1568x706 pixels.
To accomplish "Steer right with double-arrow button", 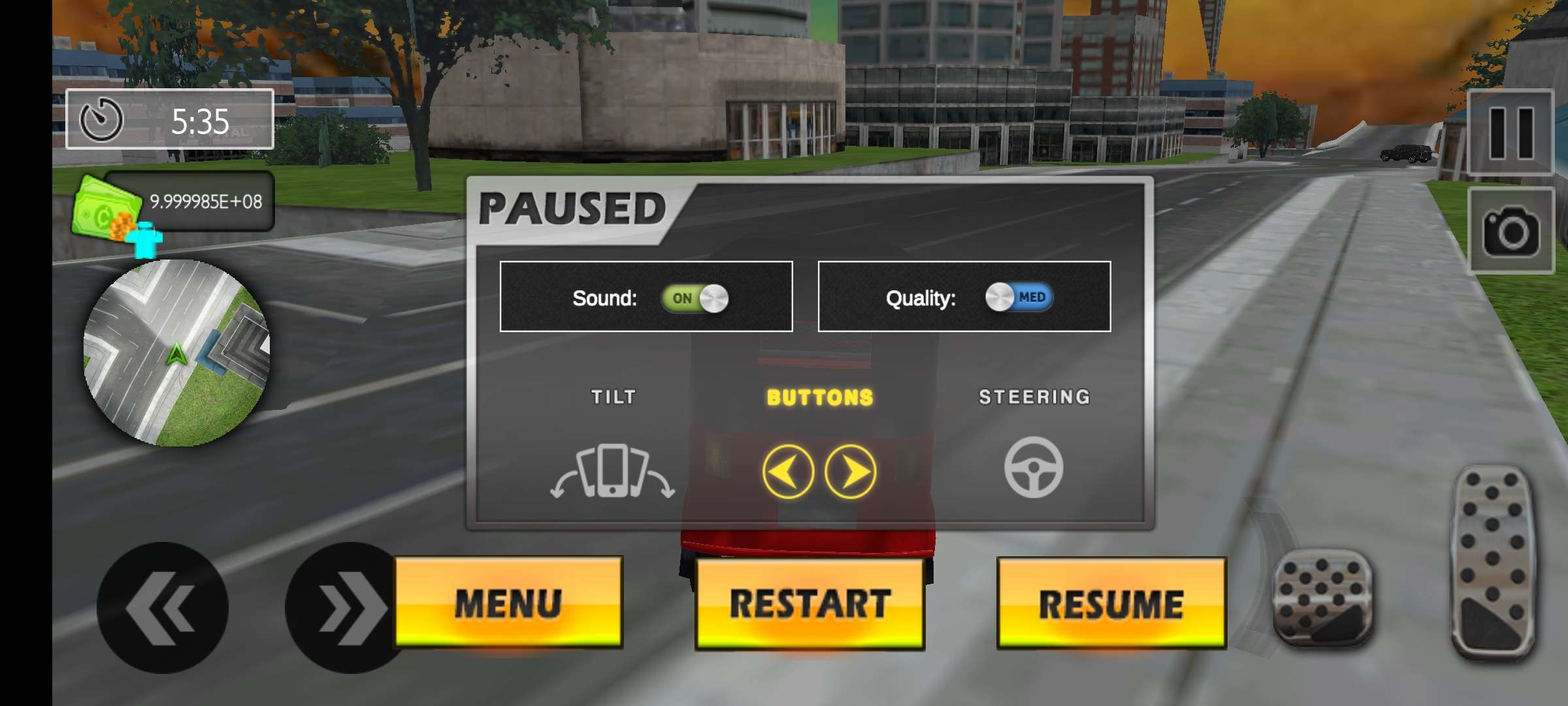I will pos(346,608).
